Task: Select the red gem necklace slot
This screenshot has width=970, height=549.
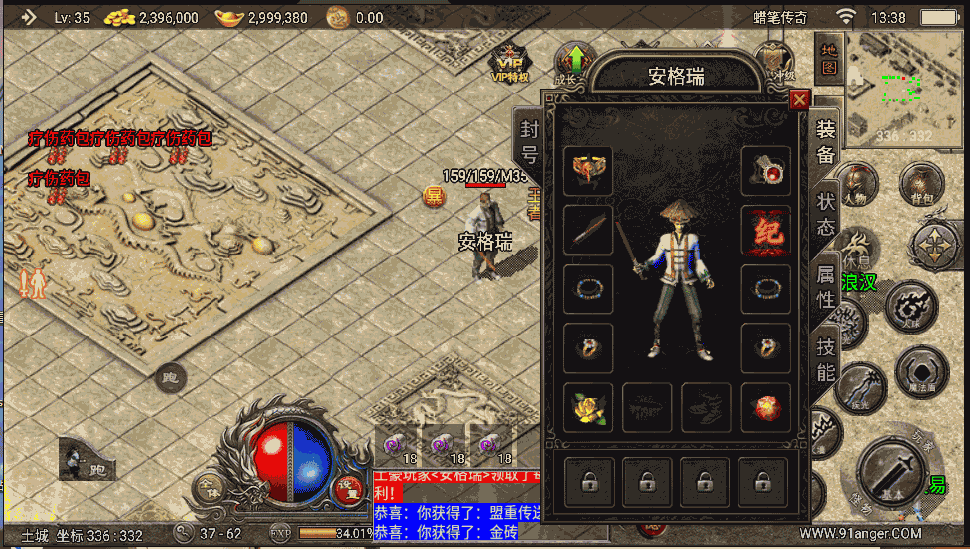Action: [765, 172]
